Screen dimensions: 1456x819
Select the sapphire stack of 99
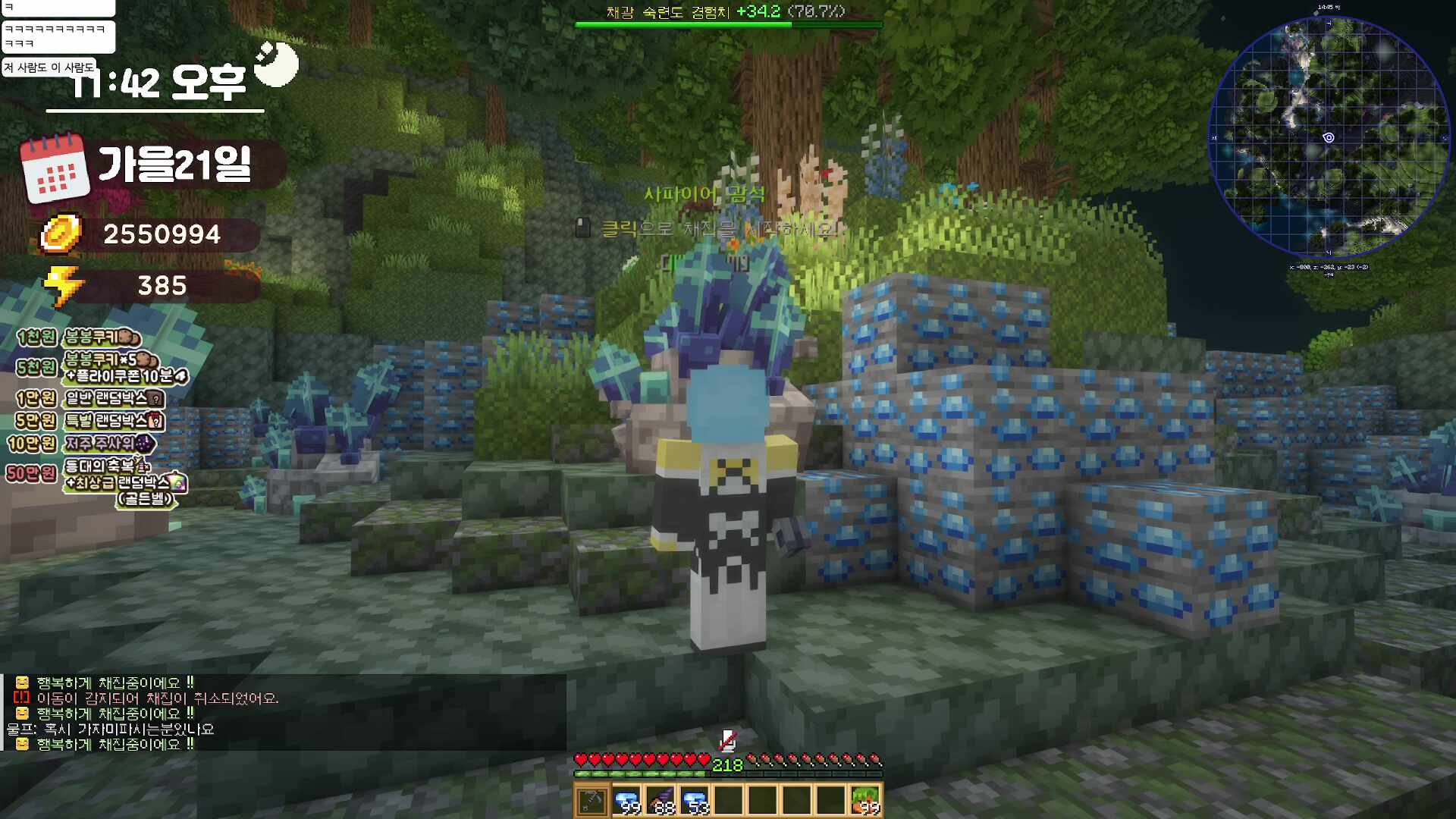626,800
